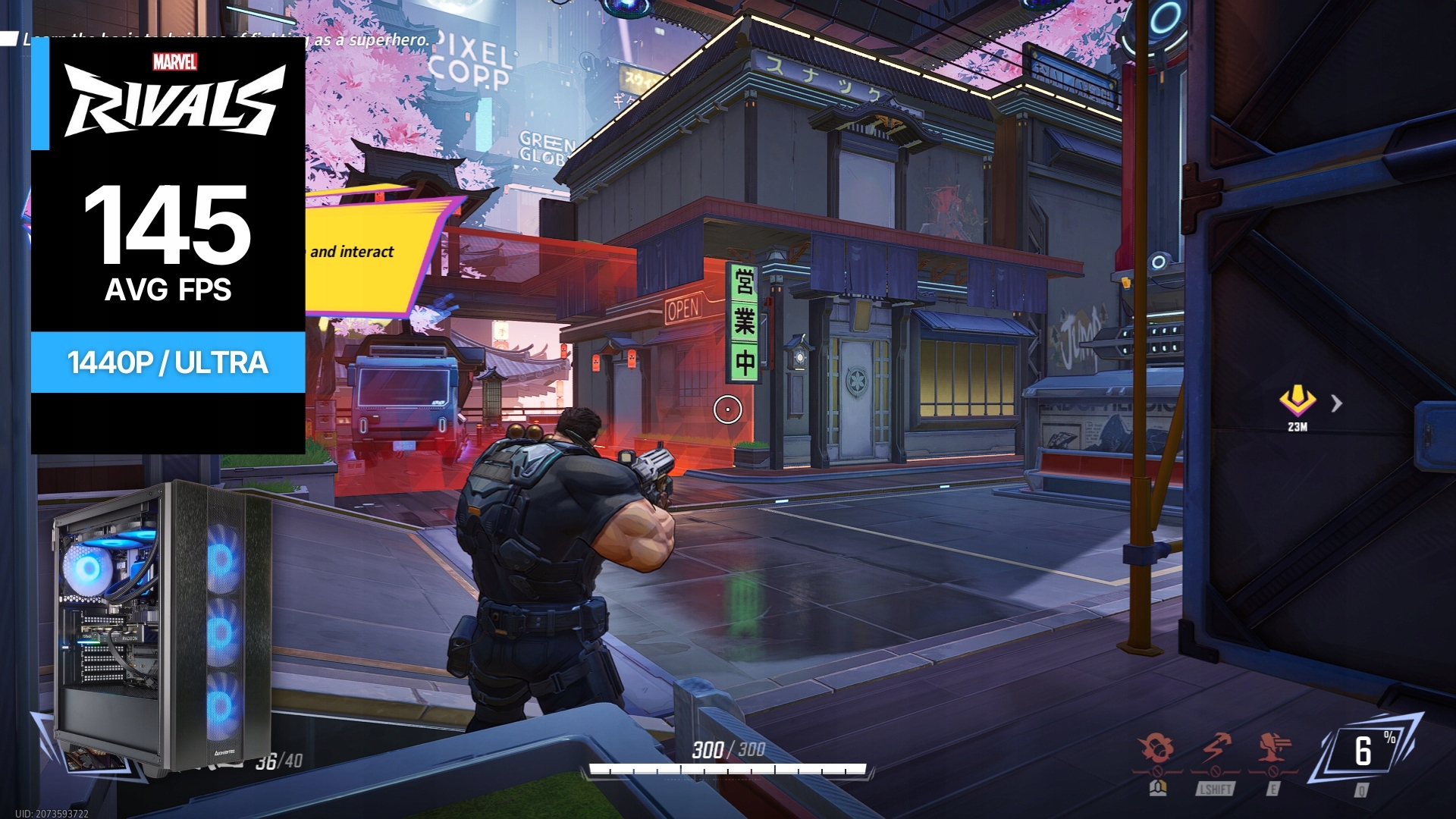Select the yellow objective waypoint marker
This screenshot has height=819, width=1456.
[1297, 400]
